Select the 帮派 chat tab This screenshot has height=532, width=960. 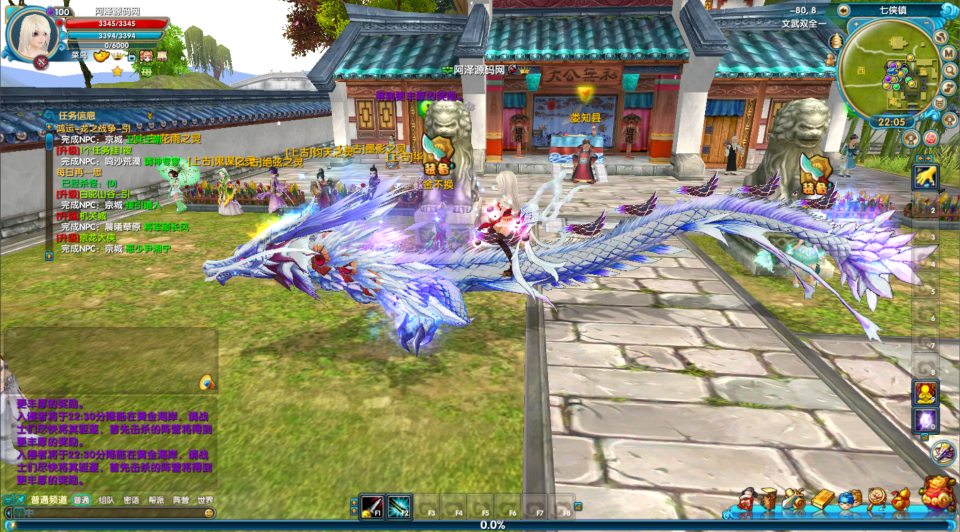[x=156, y=500]
